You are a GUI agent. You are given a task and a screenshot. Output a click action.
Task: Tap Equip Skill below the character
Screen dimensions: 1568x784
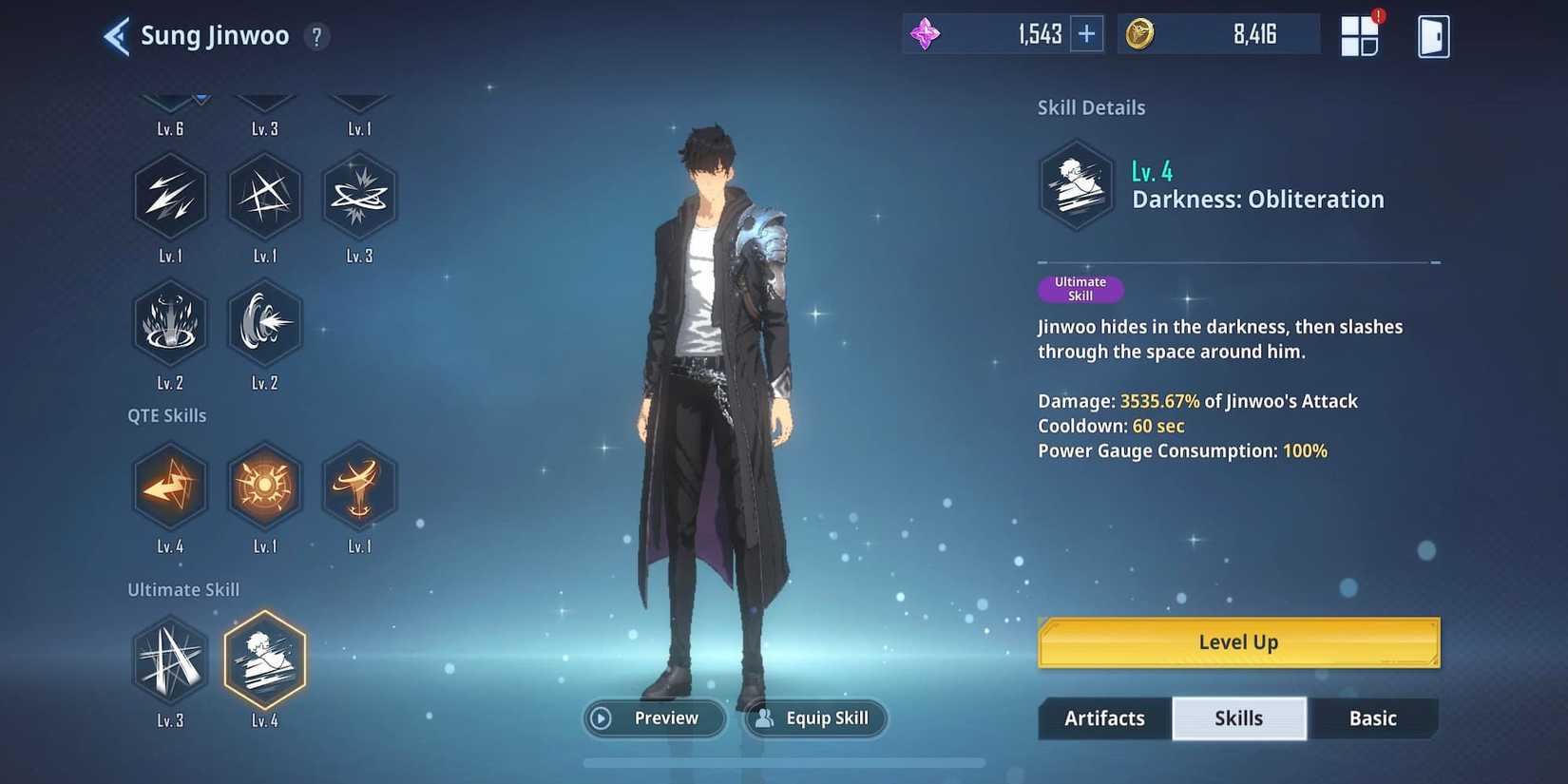(814, 718)
